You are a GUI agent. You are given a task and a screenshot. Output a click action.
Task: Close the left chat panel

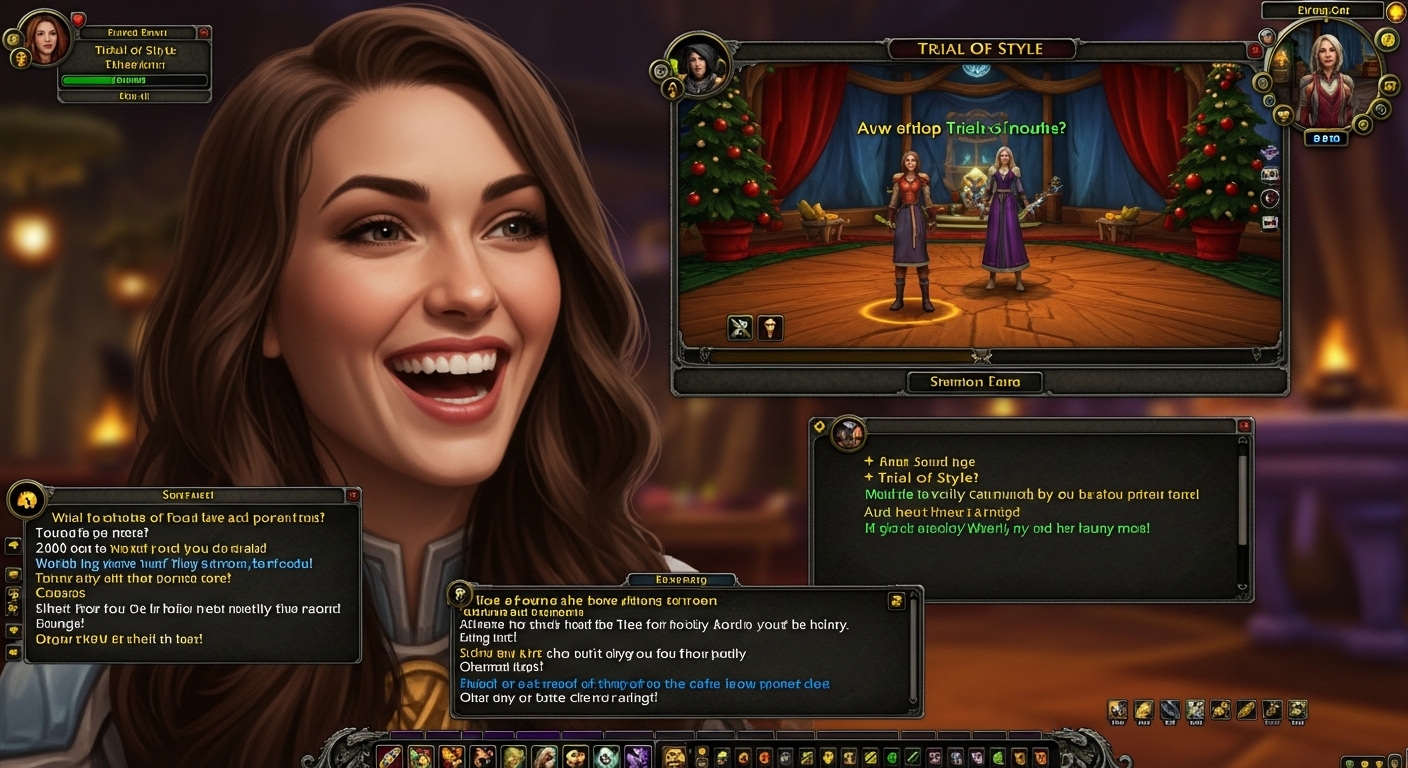tap(352, 495)
